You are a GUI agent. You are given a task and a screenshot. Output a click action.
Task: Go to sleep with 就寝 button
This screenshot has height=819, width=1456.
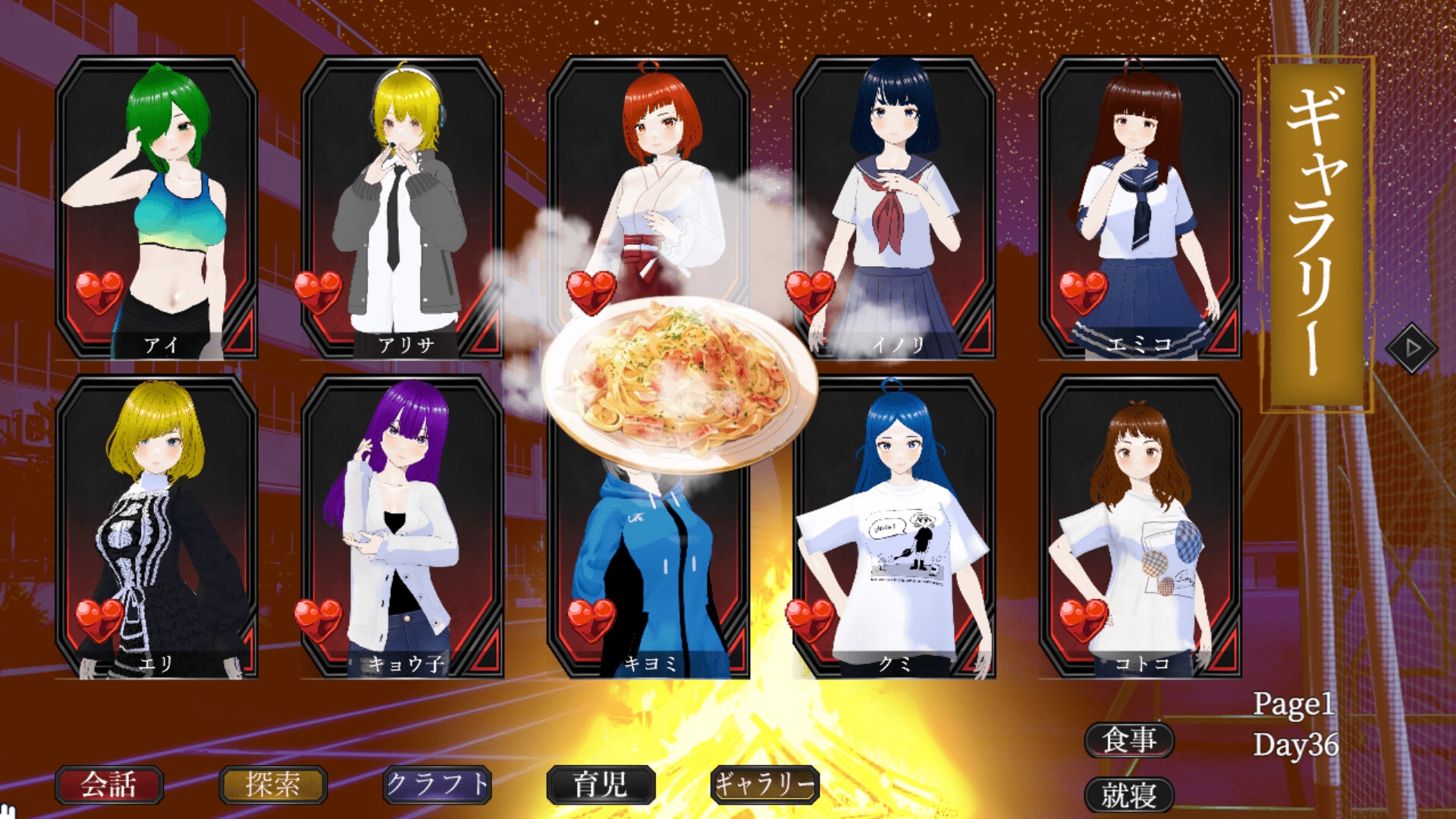(x=1129, y=795)
